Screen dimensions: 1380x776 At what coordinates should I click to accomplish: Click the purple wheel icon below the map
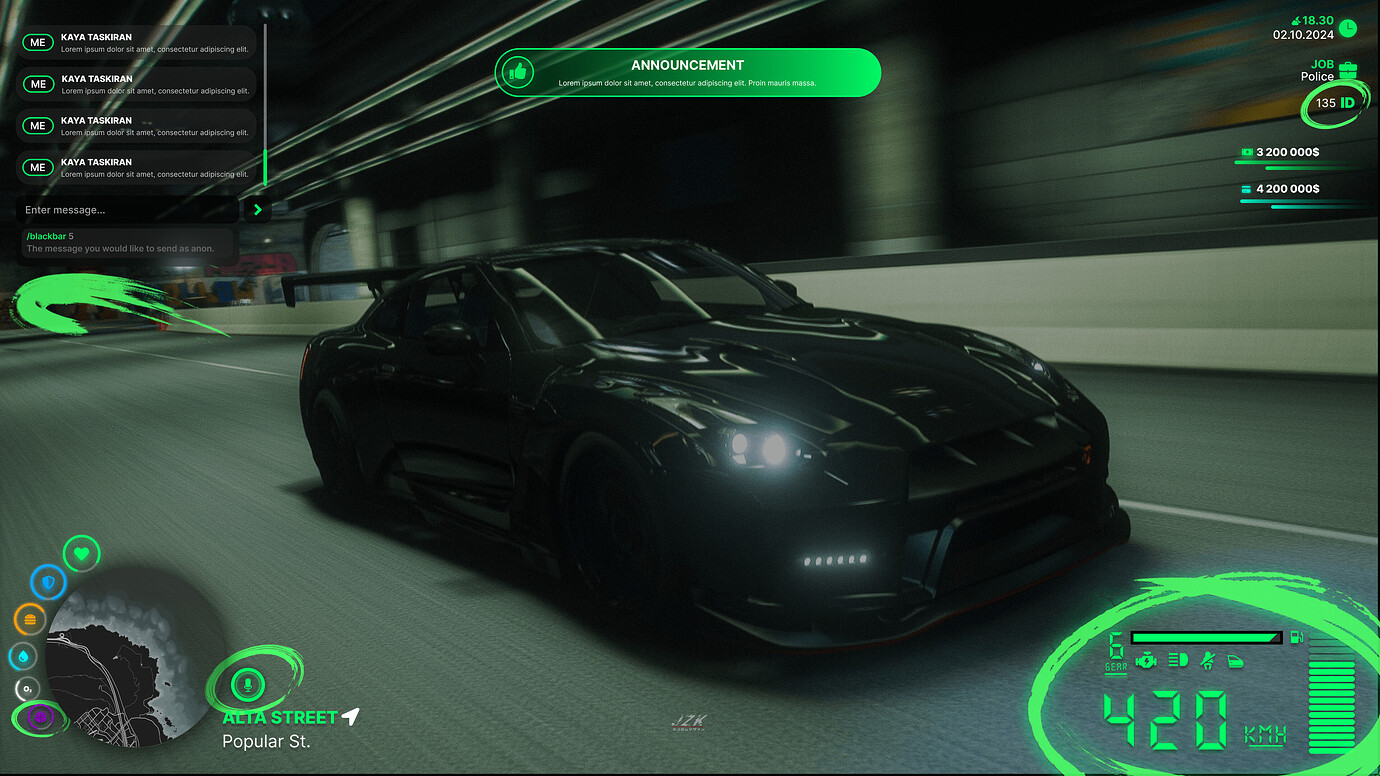37,717
